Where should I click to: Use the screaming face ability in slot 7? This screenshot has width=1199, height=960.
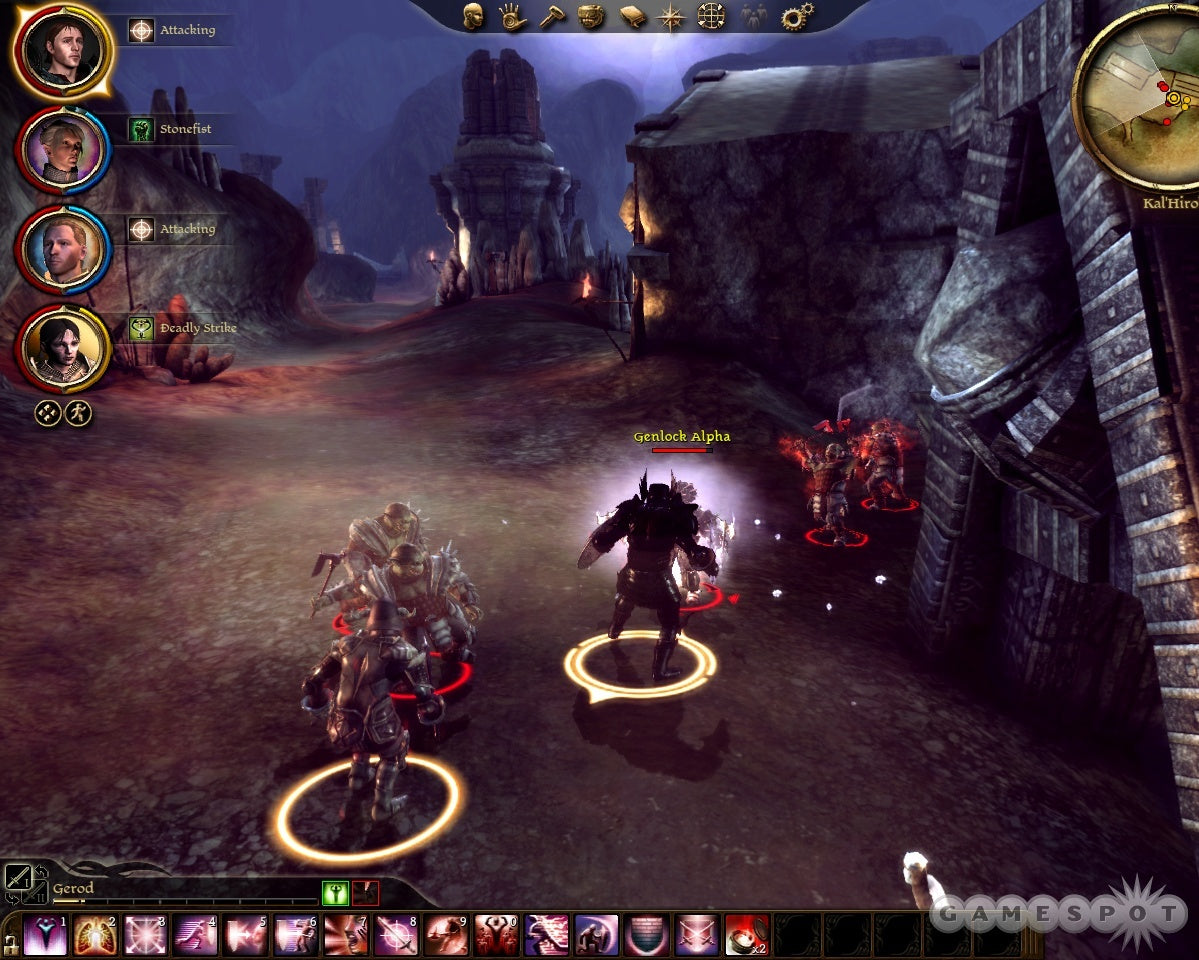[346, 935]
